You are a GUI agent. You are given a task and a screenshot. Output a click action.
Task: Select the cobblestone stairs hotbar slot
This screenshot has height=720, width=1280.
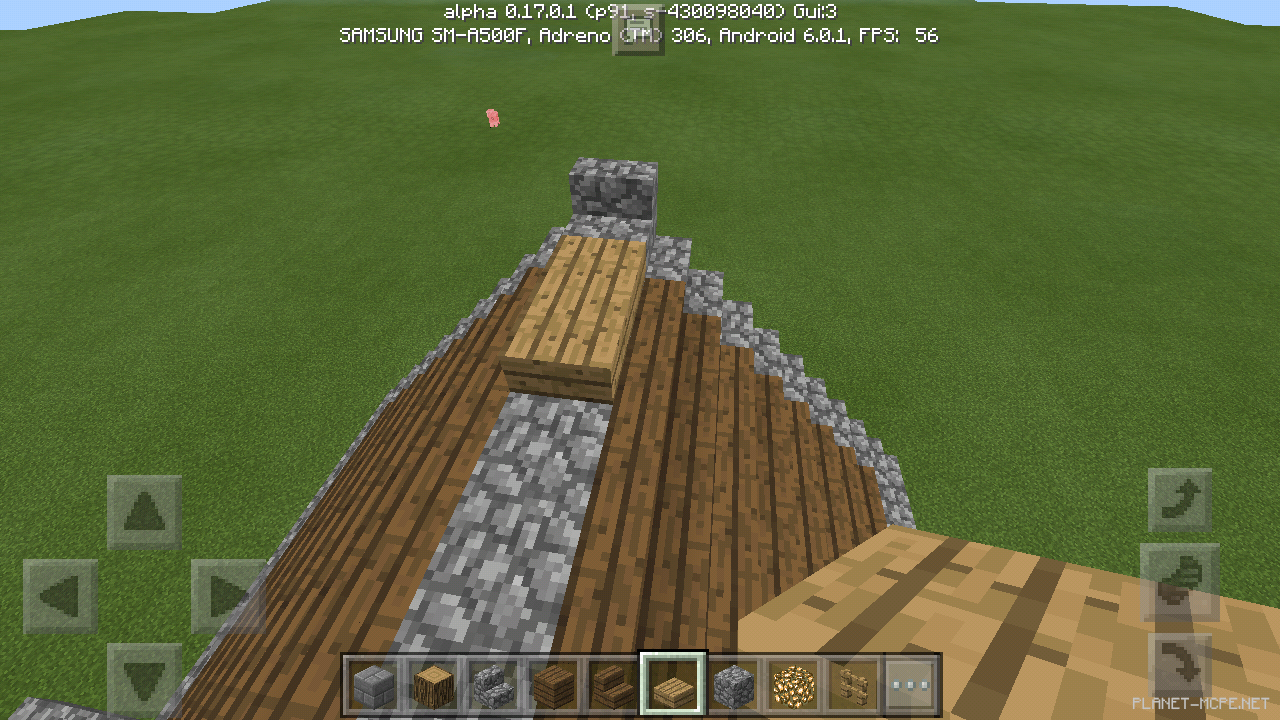pos(493,681)
